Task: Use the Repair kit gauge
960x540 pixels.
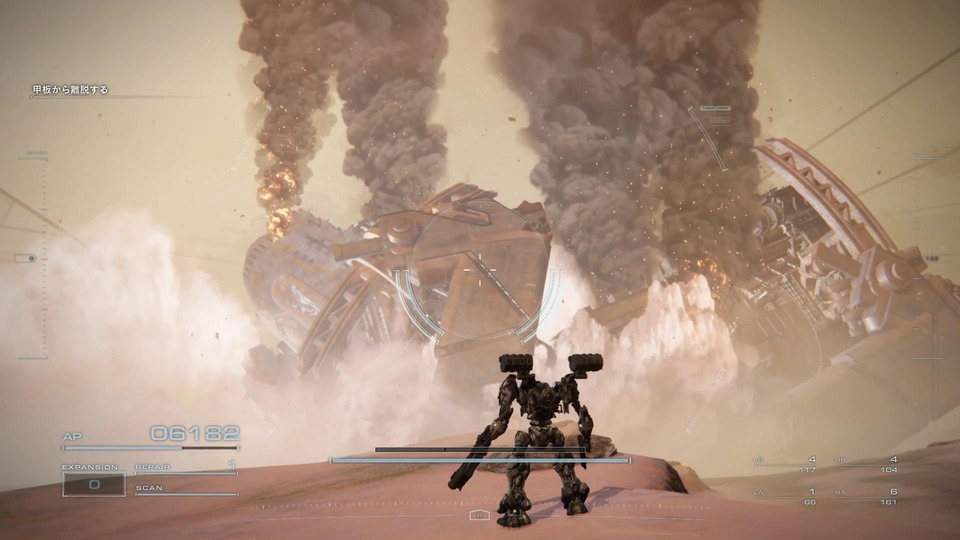Action: 186,468
